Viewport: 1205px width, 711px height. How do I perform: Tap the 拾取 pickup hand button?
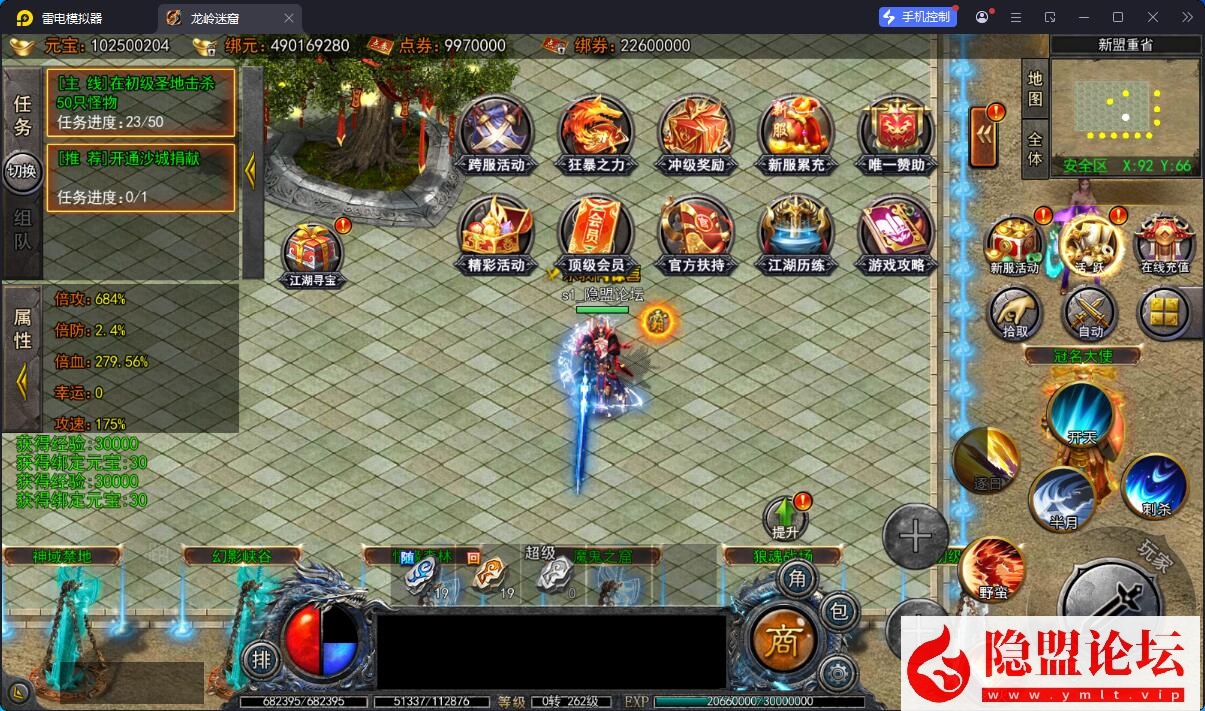1015,313
